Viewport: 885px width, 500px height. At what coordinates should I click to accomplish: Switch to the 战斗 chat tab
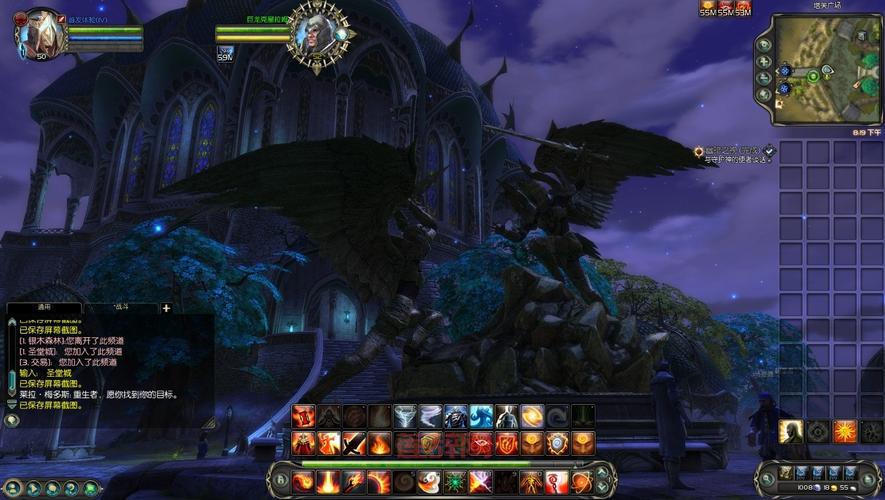(x=122, y=307)
